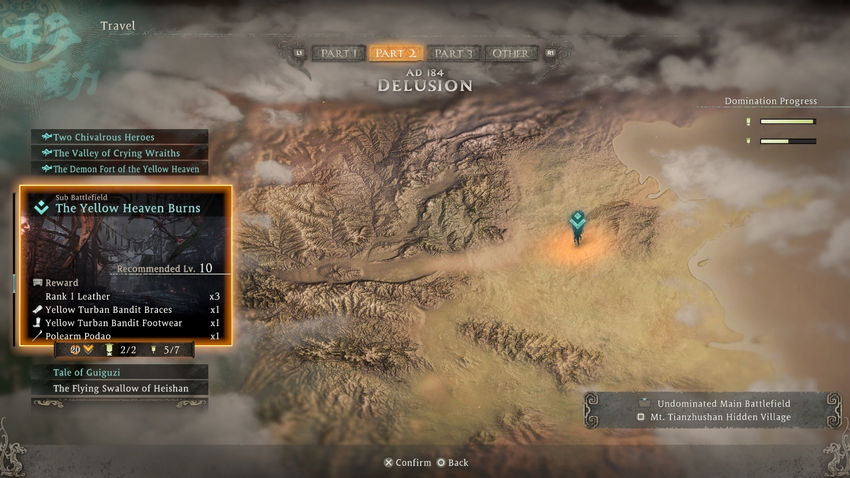Select the Part 2 tab
Image resolution: width=850 pixels, height=478 pixels.
click(396, 53)
